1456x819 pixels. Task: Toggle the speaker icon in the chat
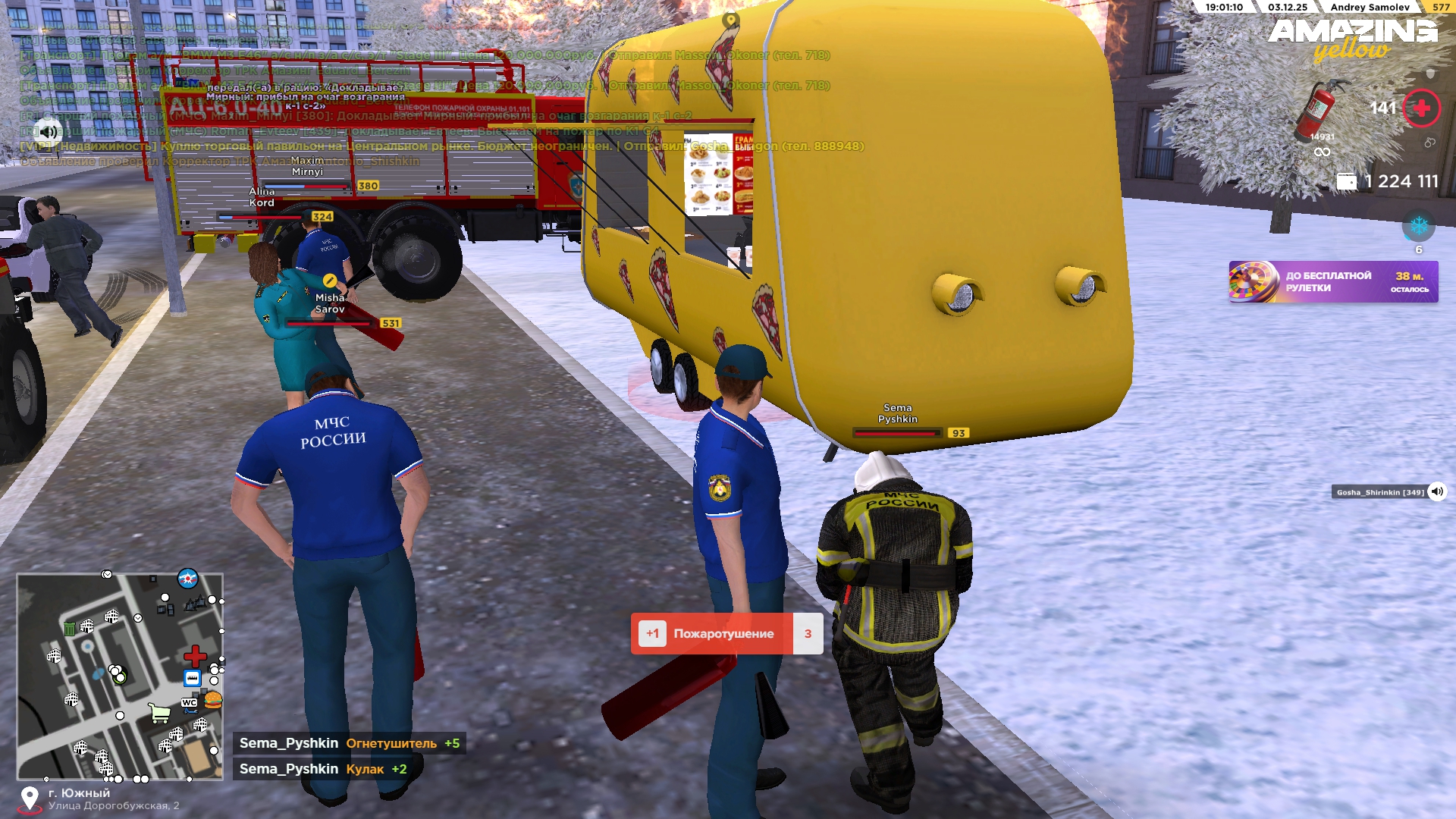[x=48, y=131]
